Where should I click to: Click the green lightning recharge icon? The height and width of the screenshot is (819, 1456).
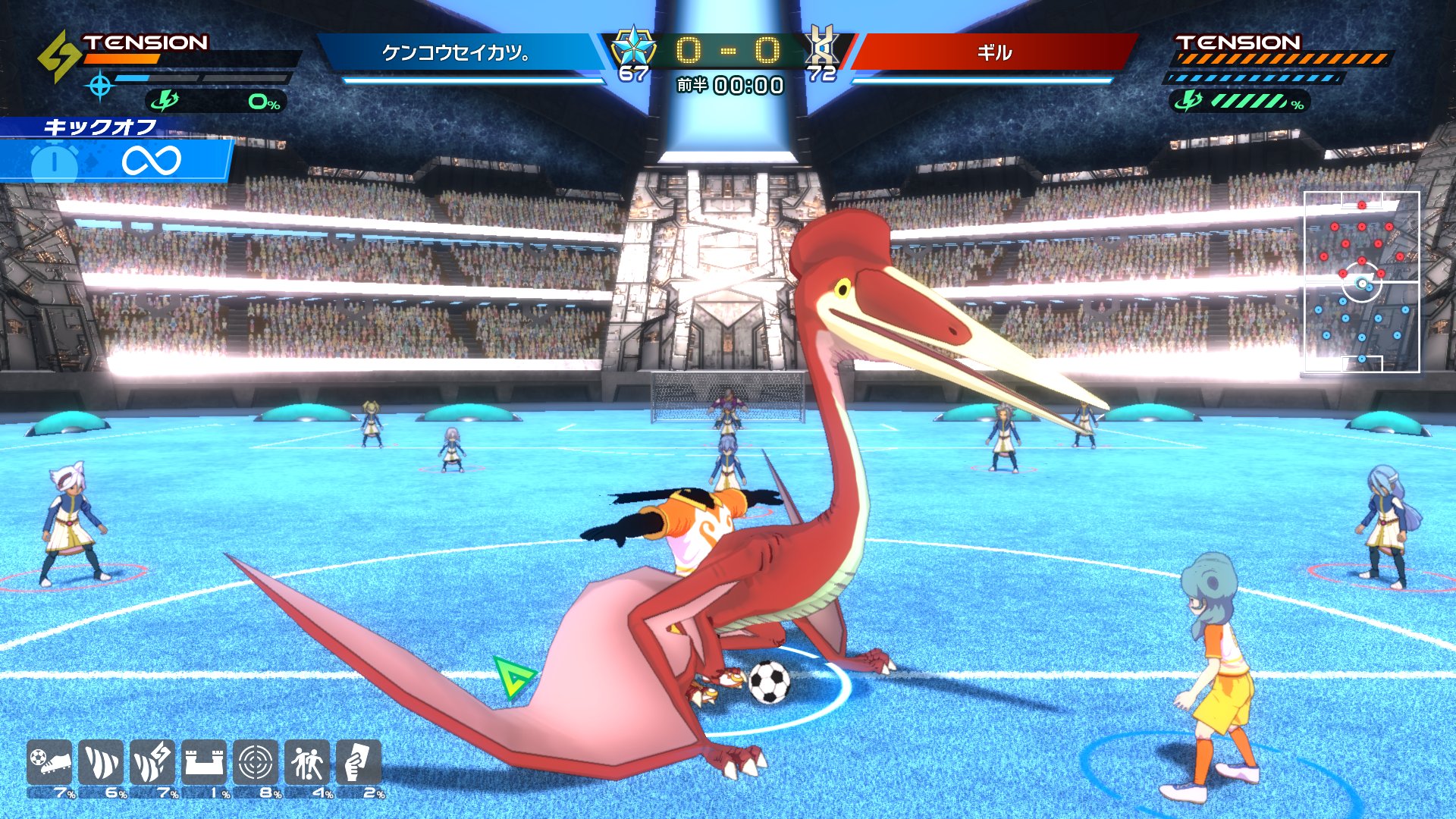tap(165, 101)
